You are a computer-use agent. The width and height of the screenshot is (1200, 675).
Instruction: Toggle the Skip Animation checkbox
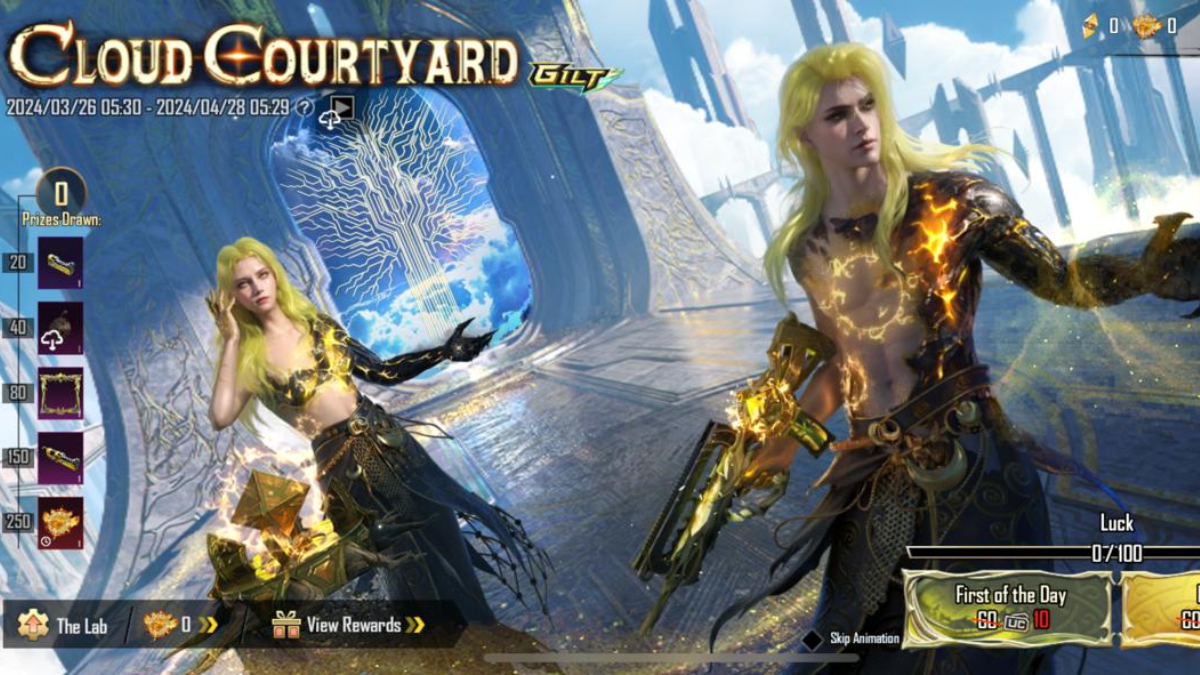pyautogui.click(x=814, y=638)
